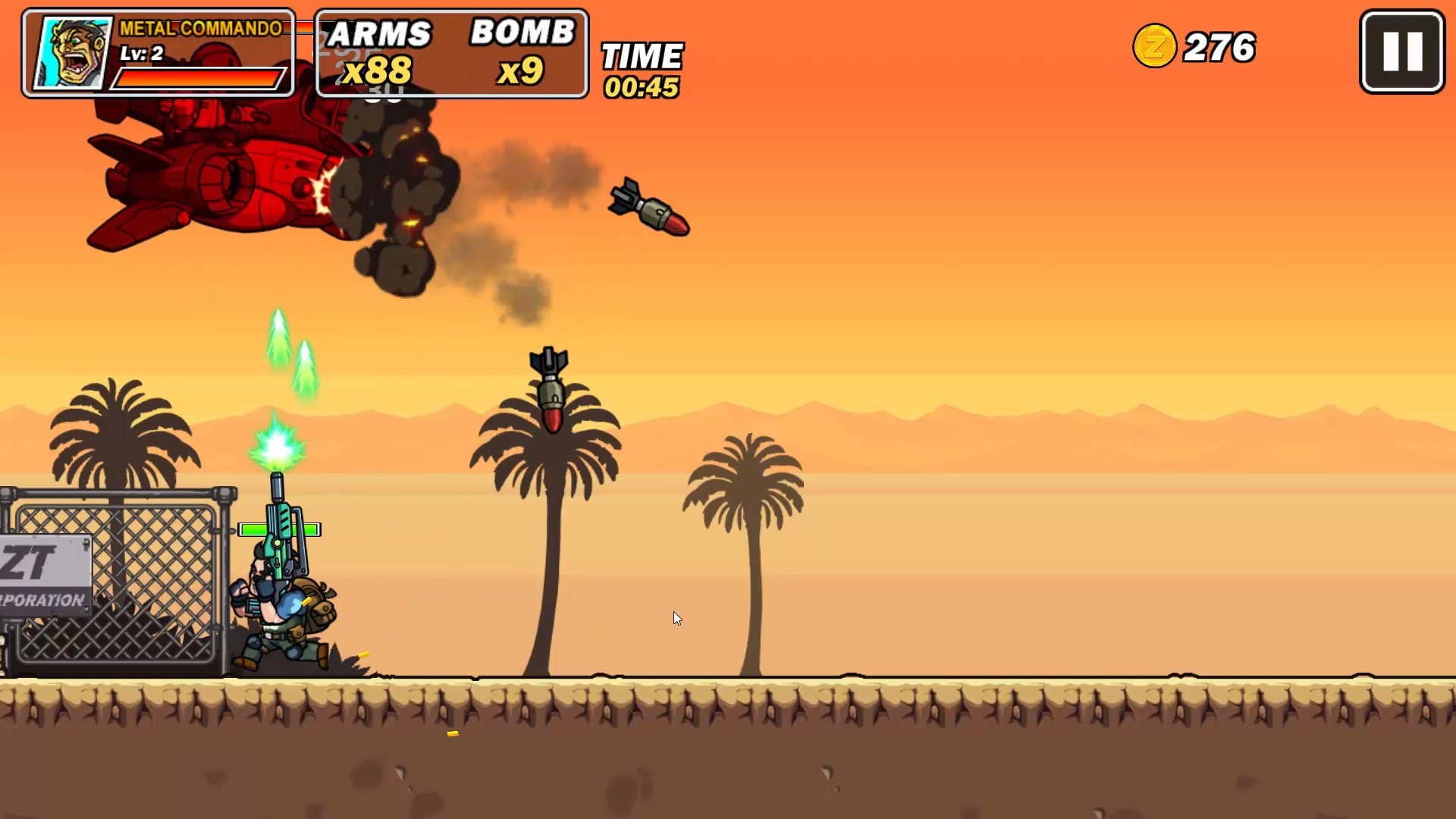Click the TIME 00:45 display
This screenshot has height=819, width=1456.
pos(642,68)
